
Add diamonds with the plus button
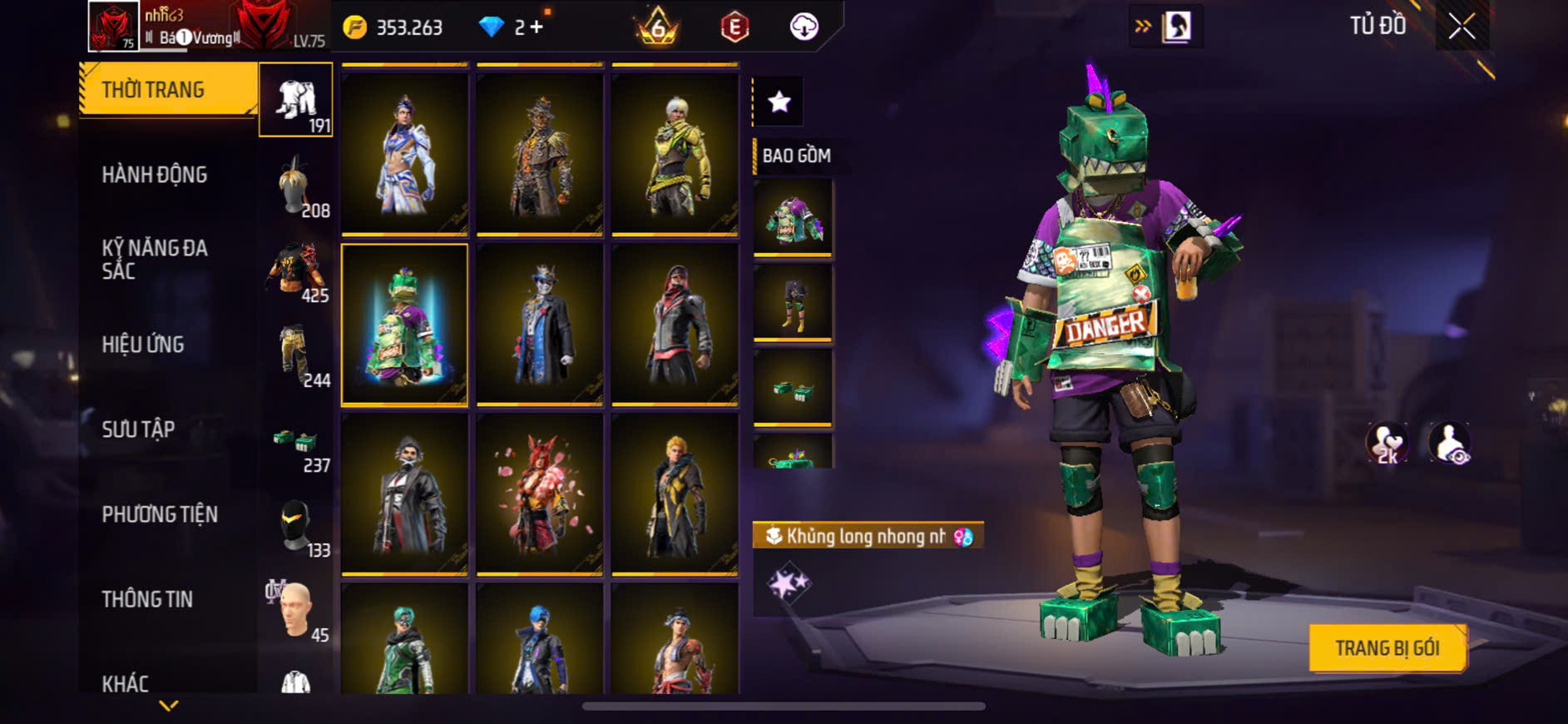click(537, 27)
